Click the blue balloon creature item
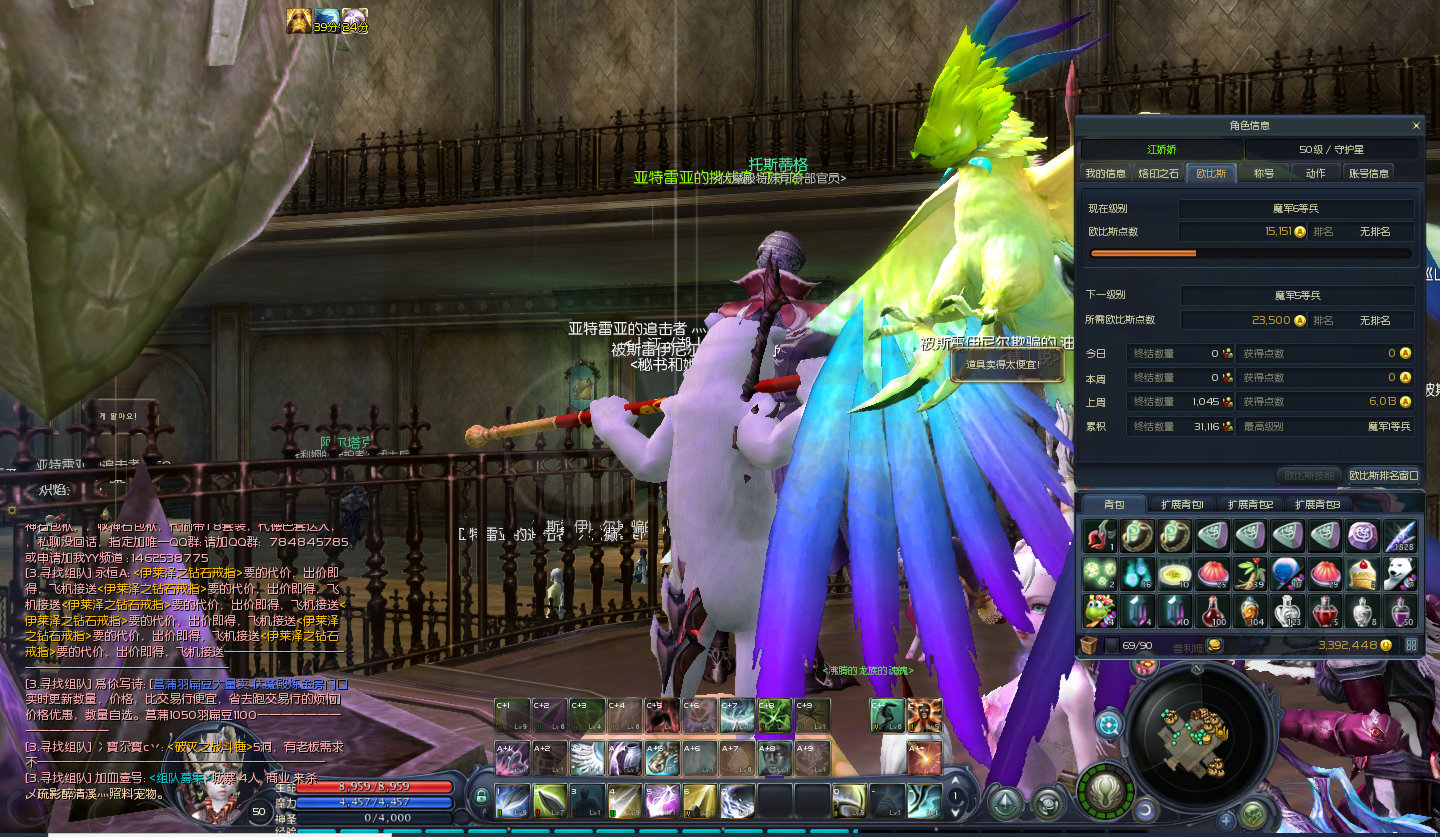Screen dimensions: 1440x837 coord(1288,573)
